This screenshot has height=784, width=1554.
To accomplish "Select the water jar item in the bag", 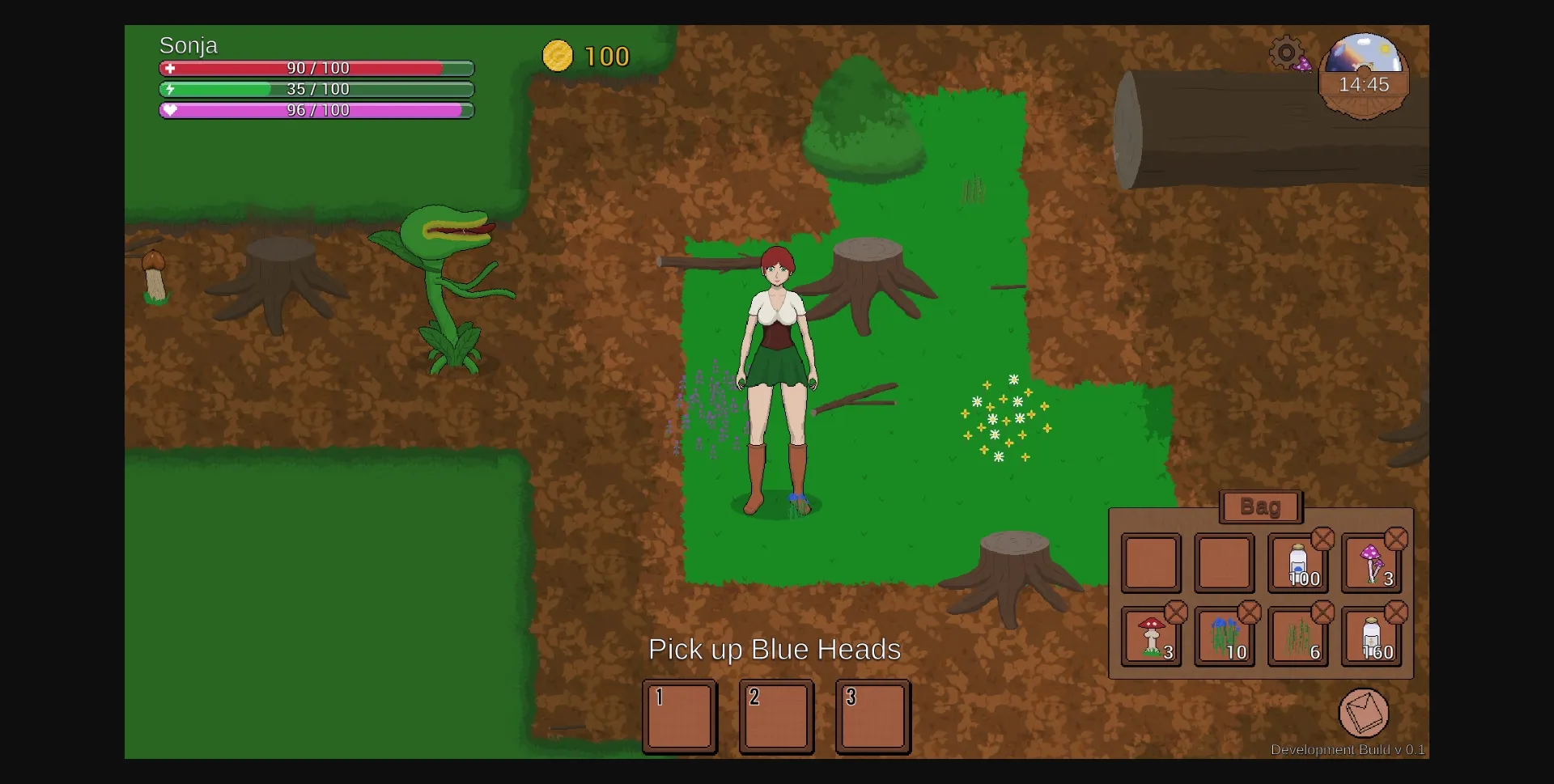I will (1299, 564).
